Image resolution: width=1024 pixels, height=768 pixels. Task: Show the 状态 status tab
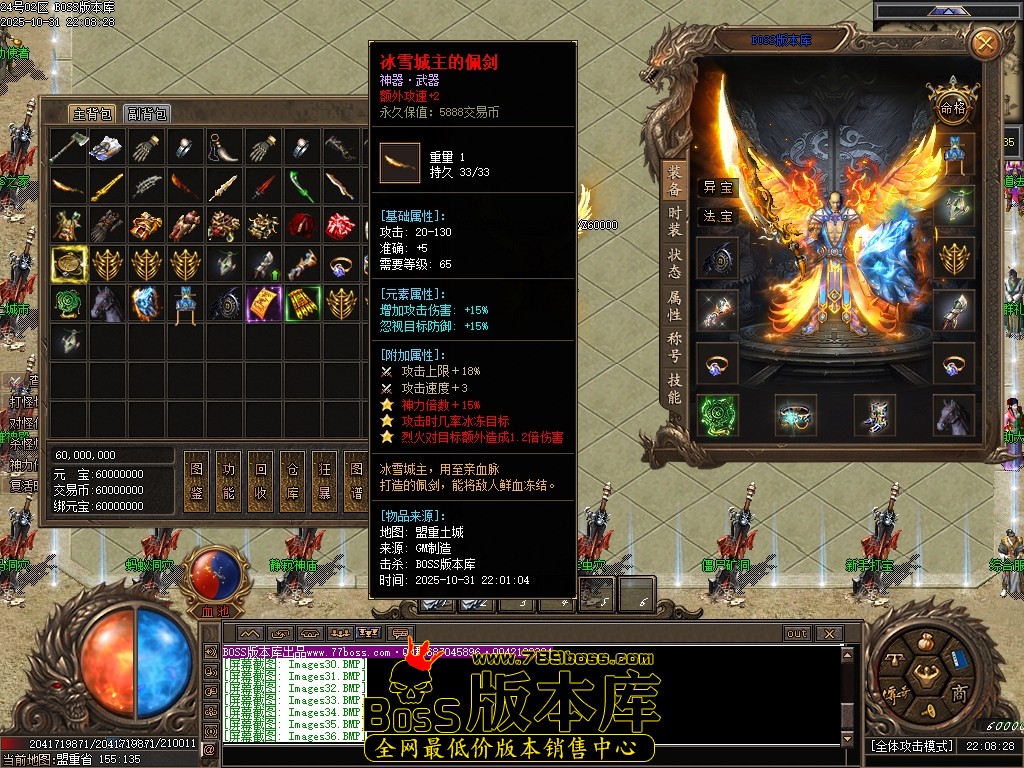675,263
